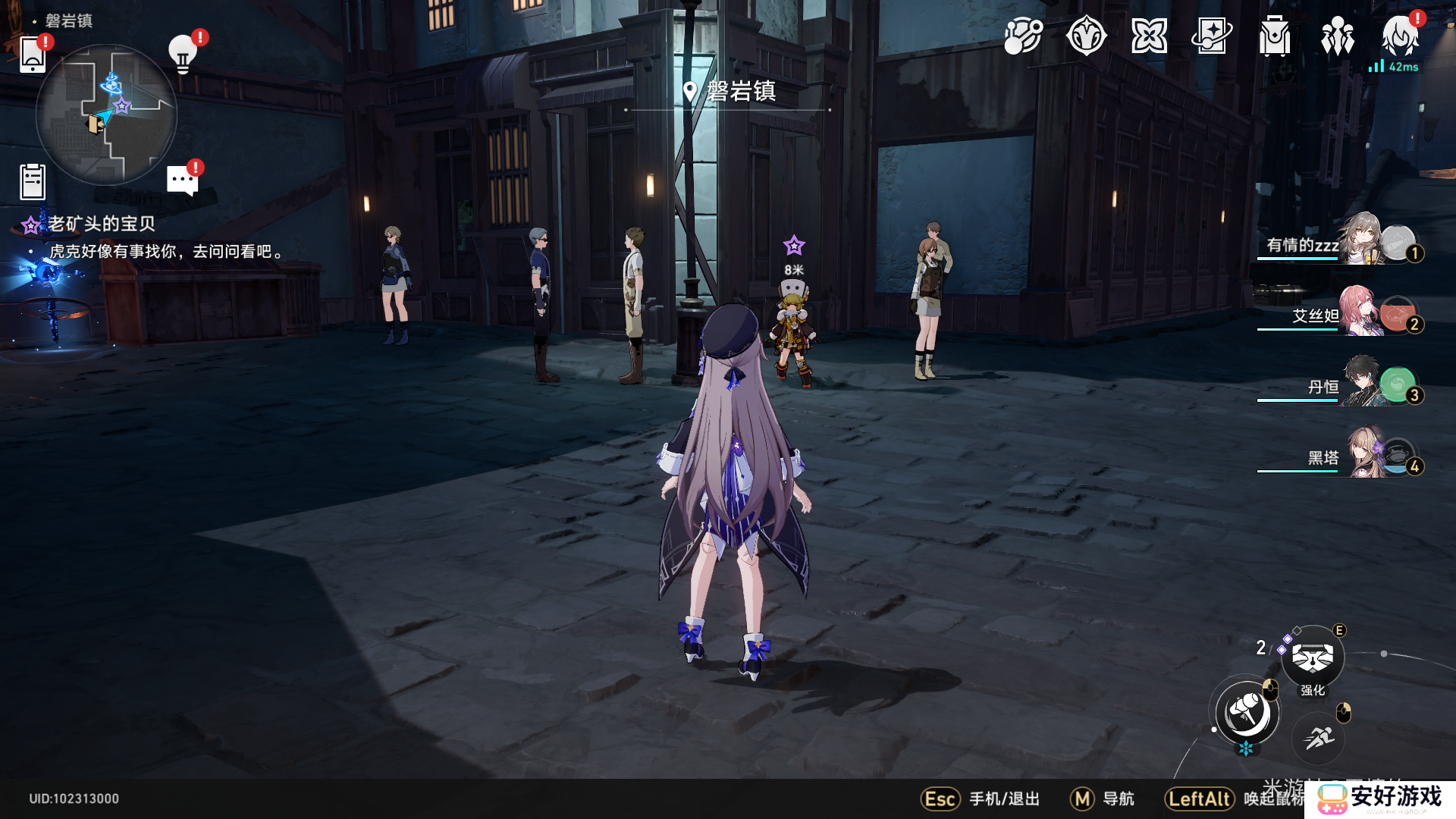1456x819 pixels.
Task: Open the chat speech bubble icon
Action: (x=183, y=180)
